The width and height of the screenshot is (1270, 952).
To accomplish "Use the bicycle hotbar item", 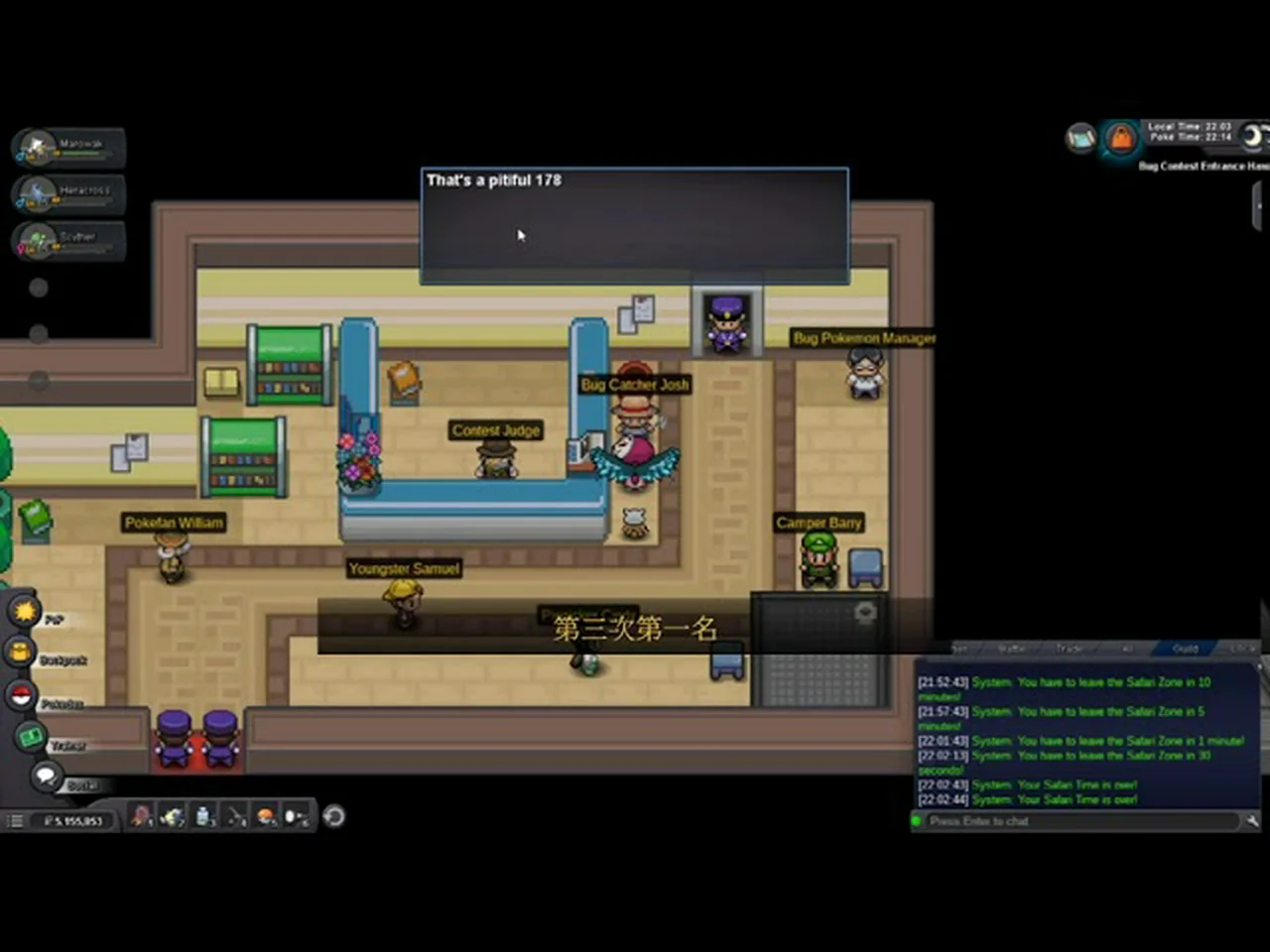I will 173,817.
